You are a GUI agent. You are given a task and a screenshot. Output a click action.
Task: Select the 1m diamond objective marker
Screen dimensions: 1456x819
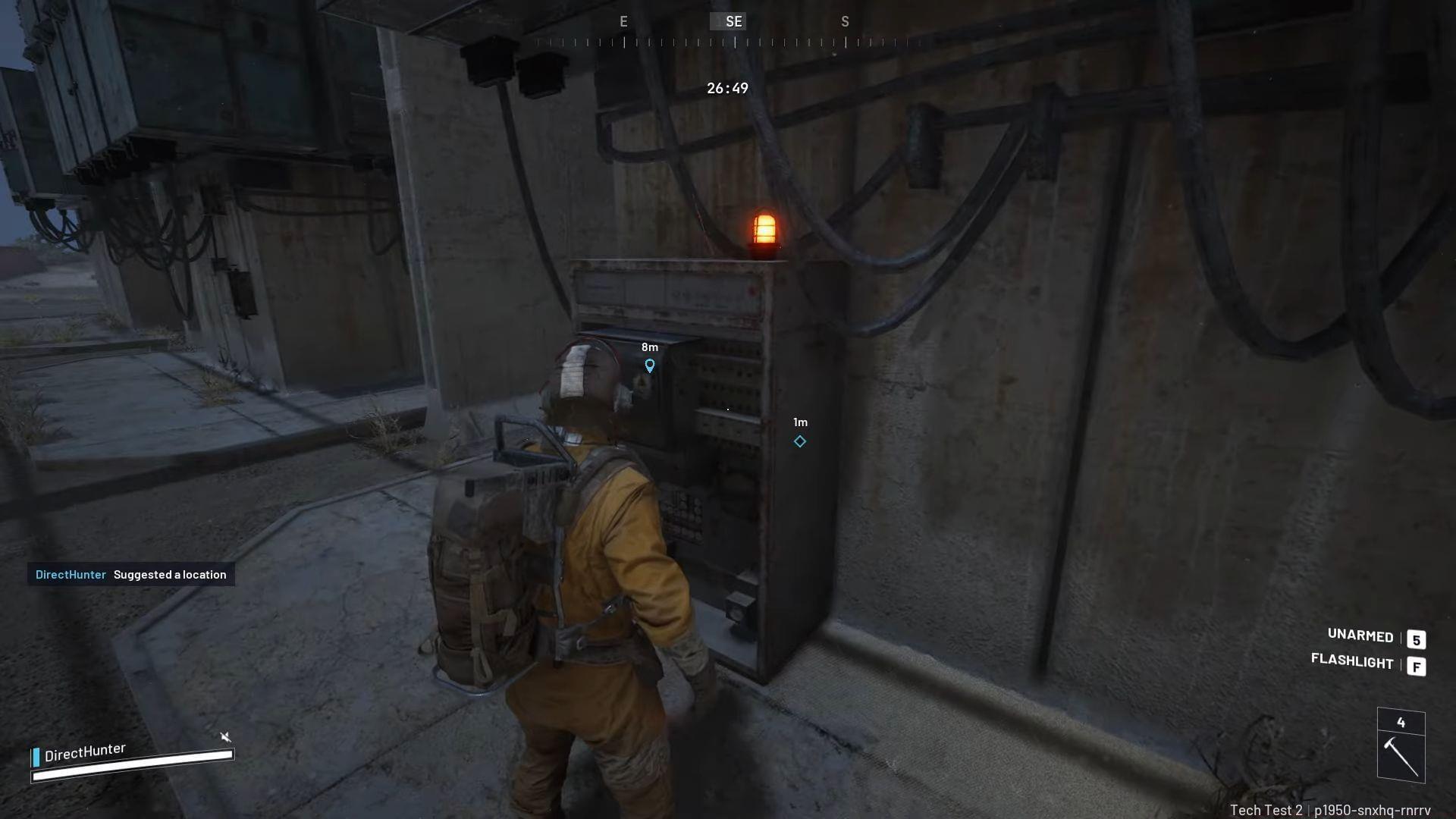pyautogui.click(x=800, y=441)
